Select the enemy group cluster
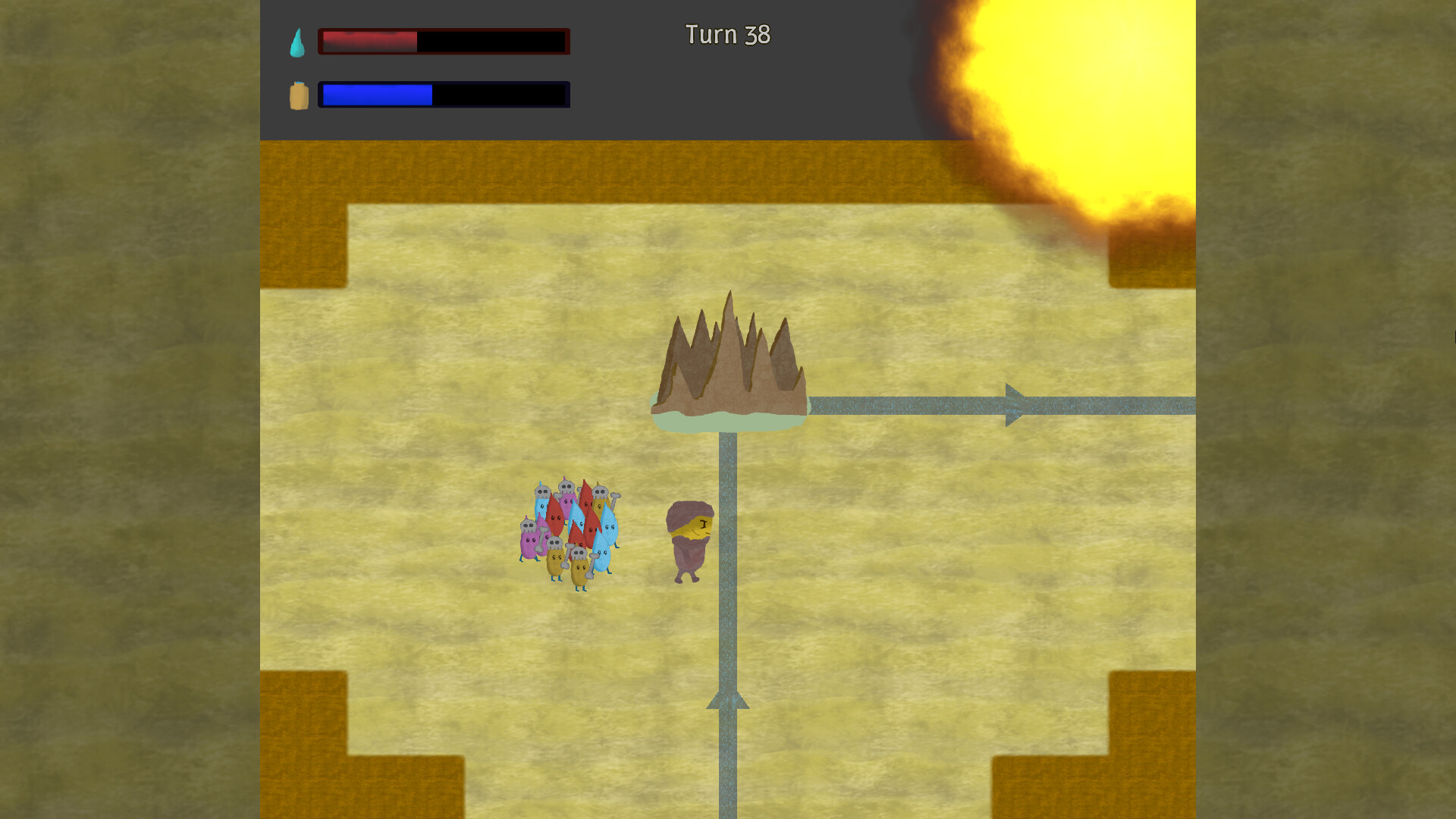1456x819 pixels. pyautogui.click(x=569, y=531)
